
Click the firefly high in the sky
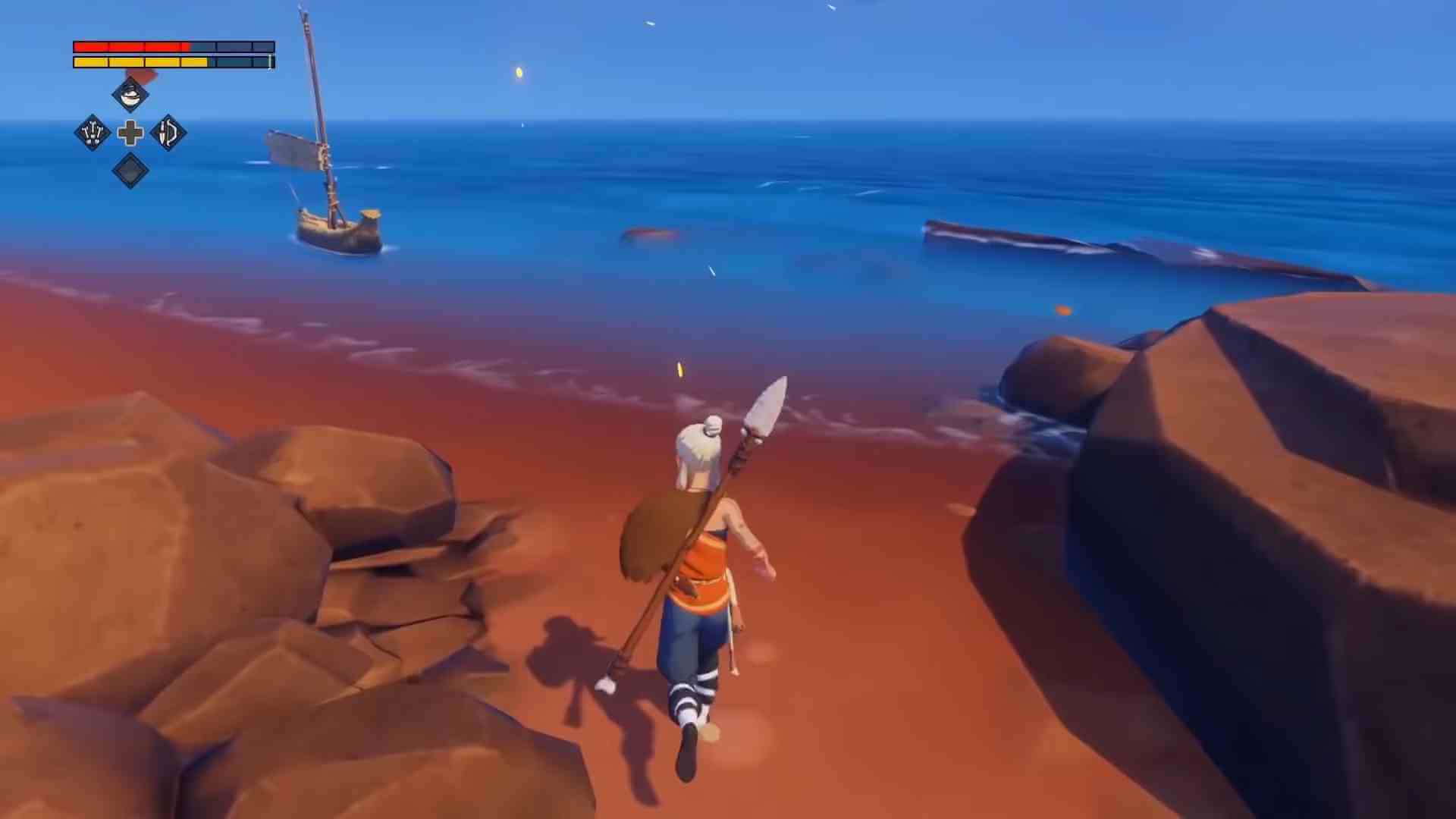tap(518, 71)
